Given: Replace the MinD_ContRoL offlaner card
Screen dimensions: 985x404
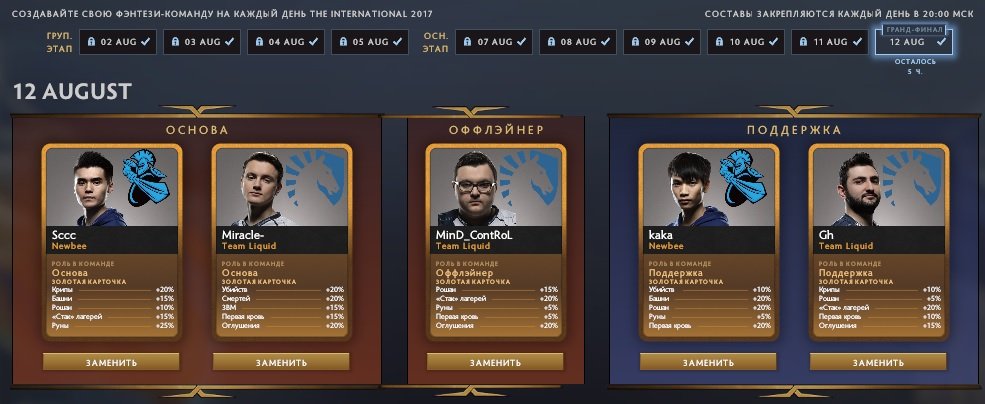Looking at the screenshot, I should coord(495,362).
